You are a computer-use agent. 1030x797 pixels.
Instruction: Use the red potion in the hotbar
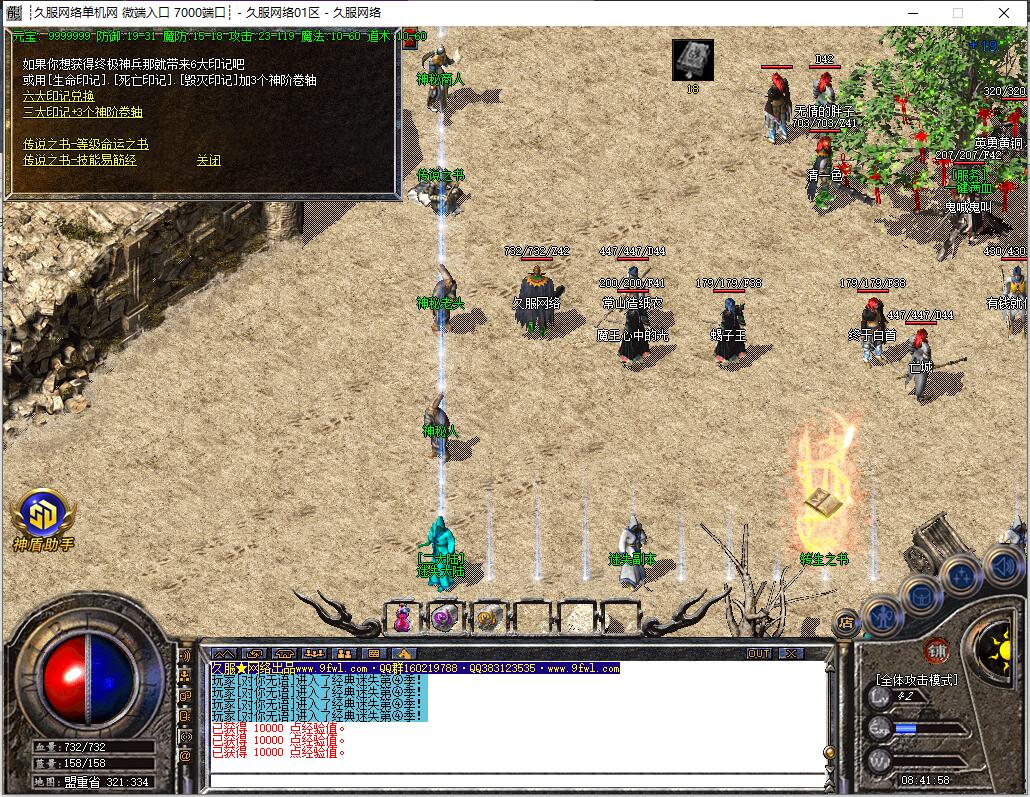click(401, 618)
